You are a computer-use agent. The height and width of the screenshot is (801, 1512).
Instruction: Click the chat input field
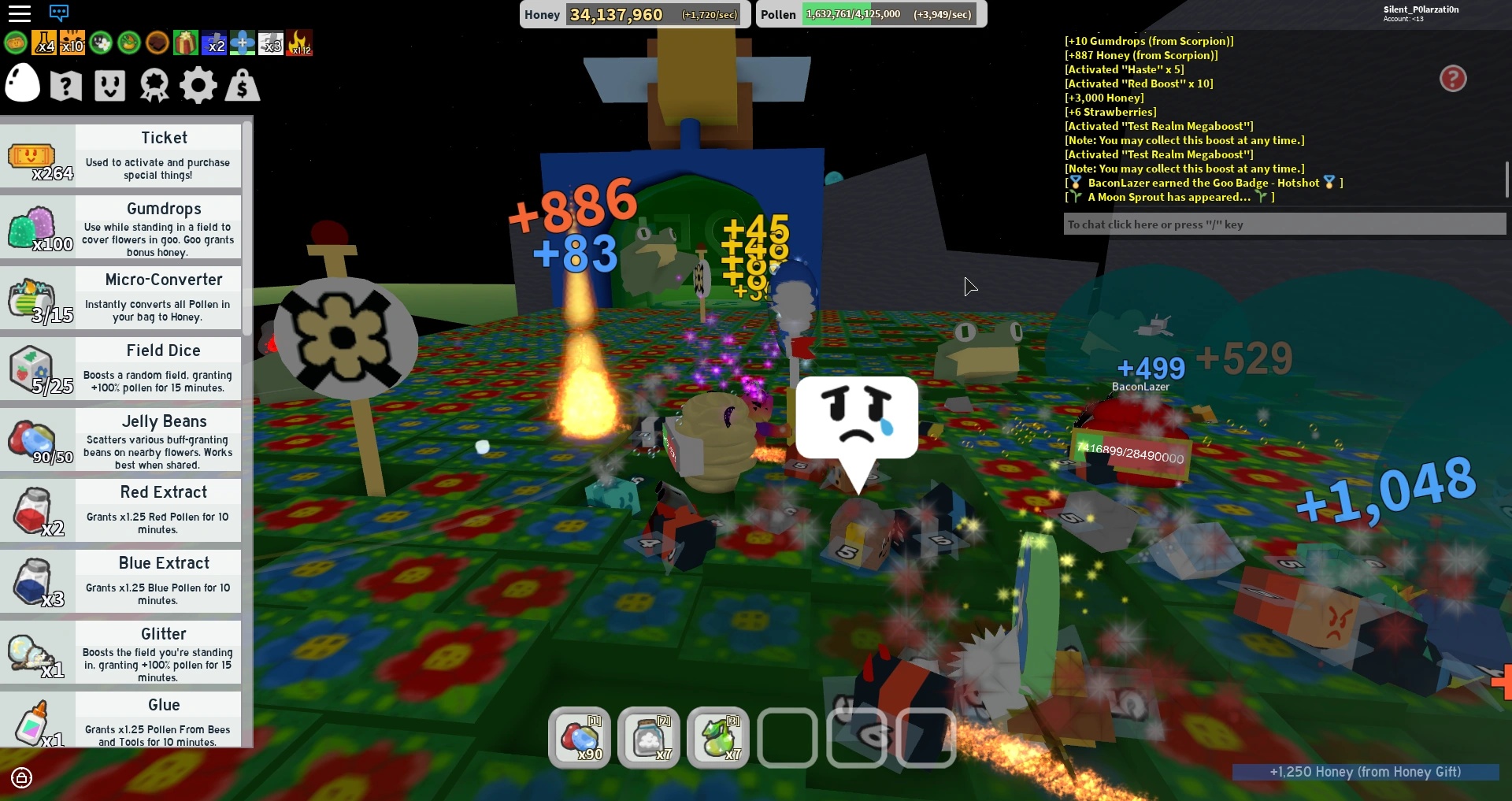tap(1284, 224)
